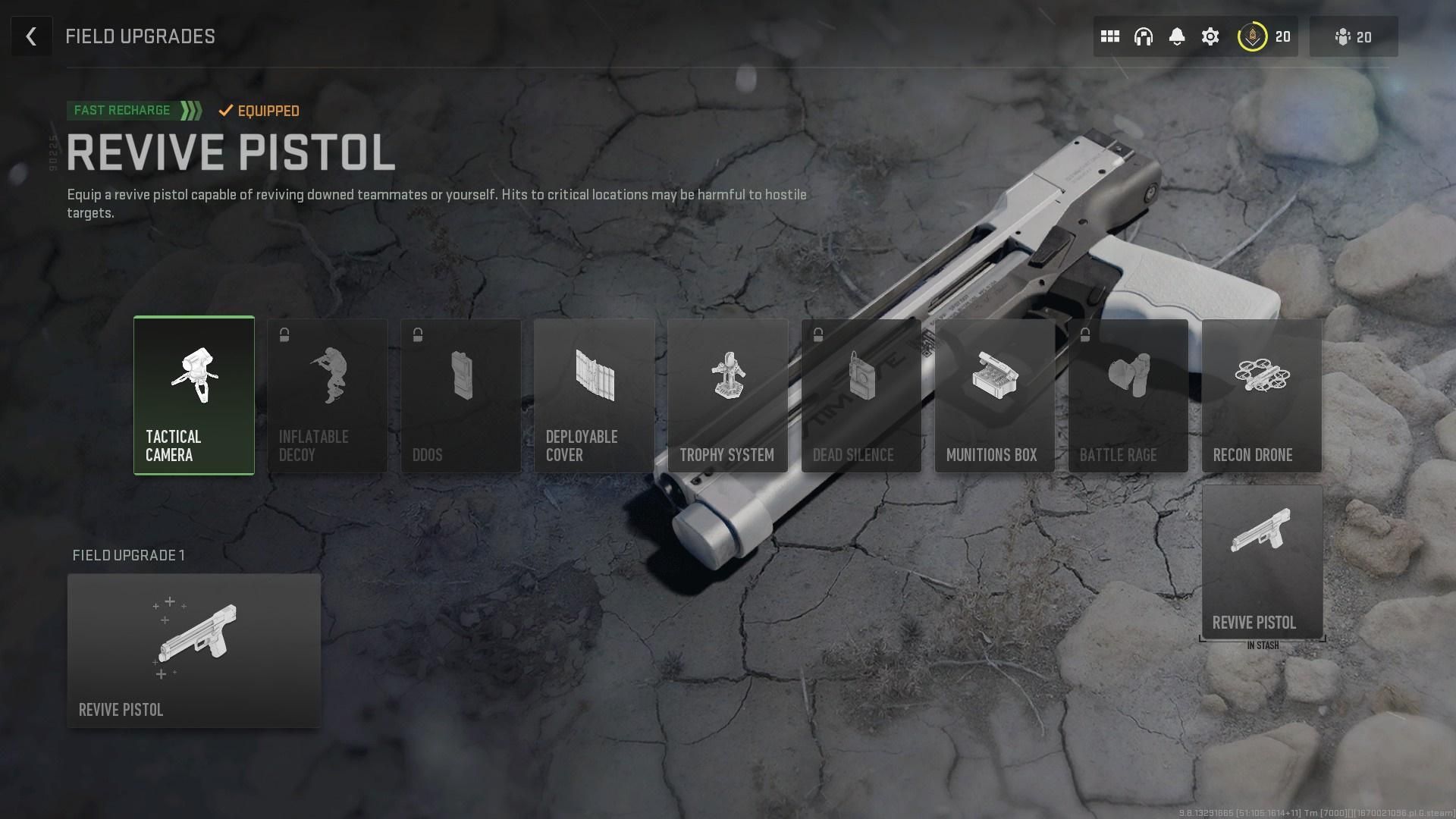View the locked Dead Silence upgrade
Screen dimensions: 1456x819
[861, 394]
